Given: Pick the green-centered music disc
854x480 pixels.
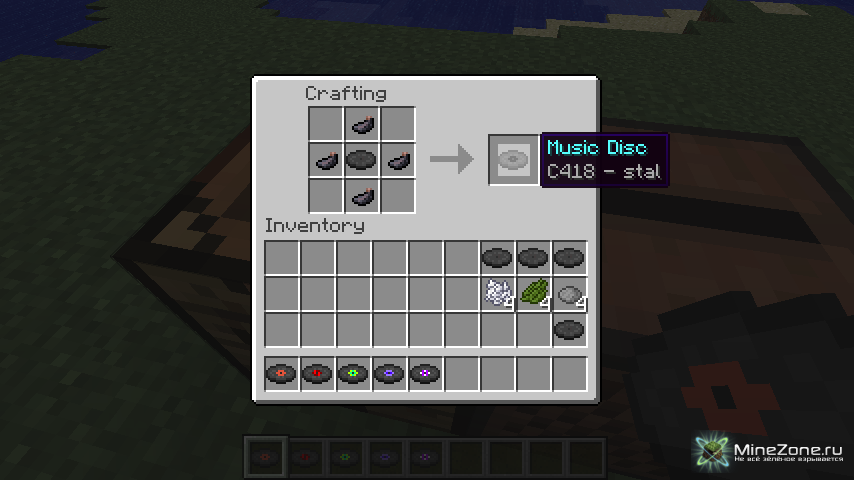Looking at the screenshot, I should point(353,374).
